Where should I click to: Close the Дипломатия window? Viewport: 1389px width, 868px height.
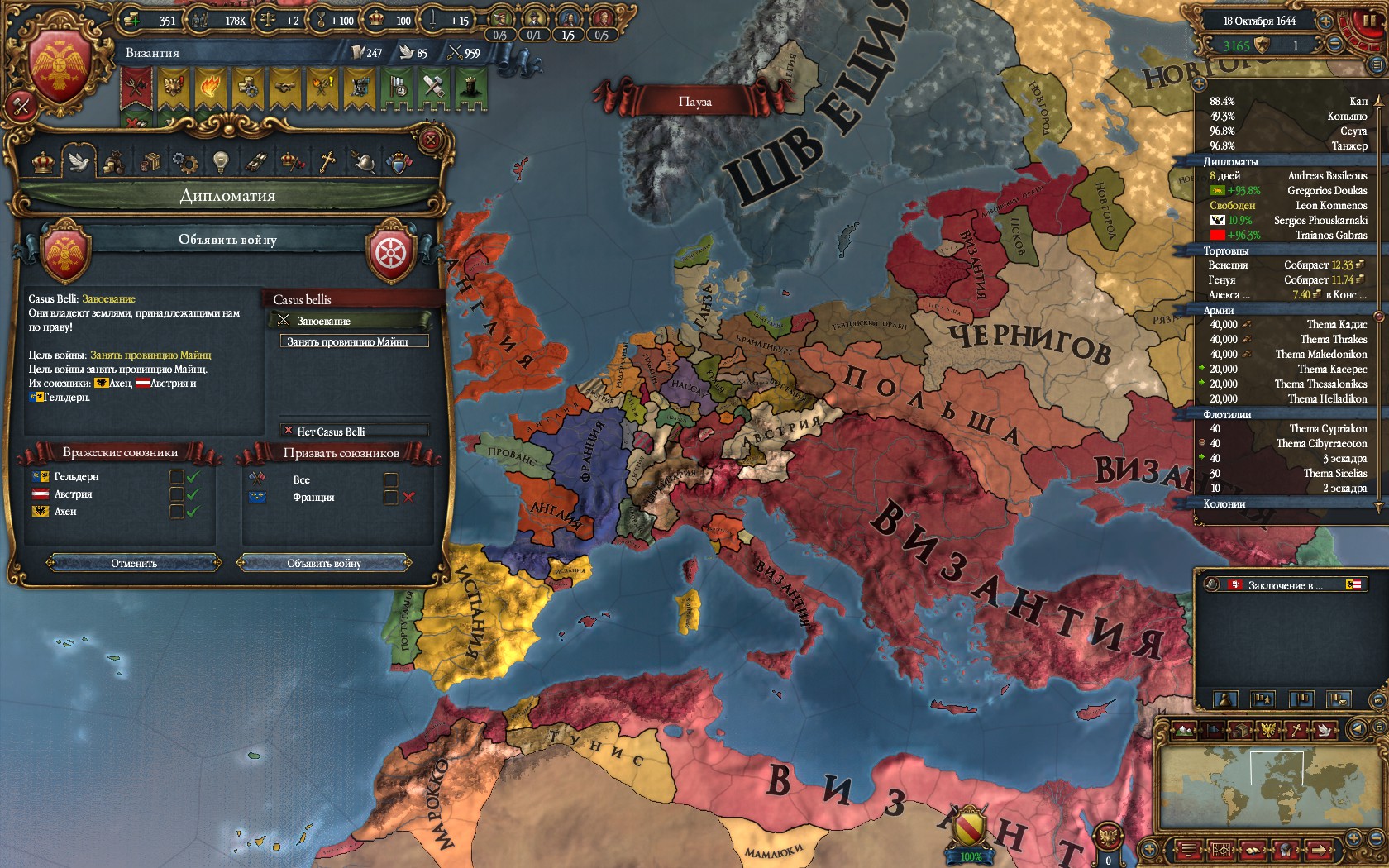pos(430,141)
